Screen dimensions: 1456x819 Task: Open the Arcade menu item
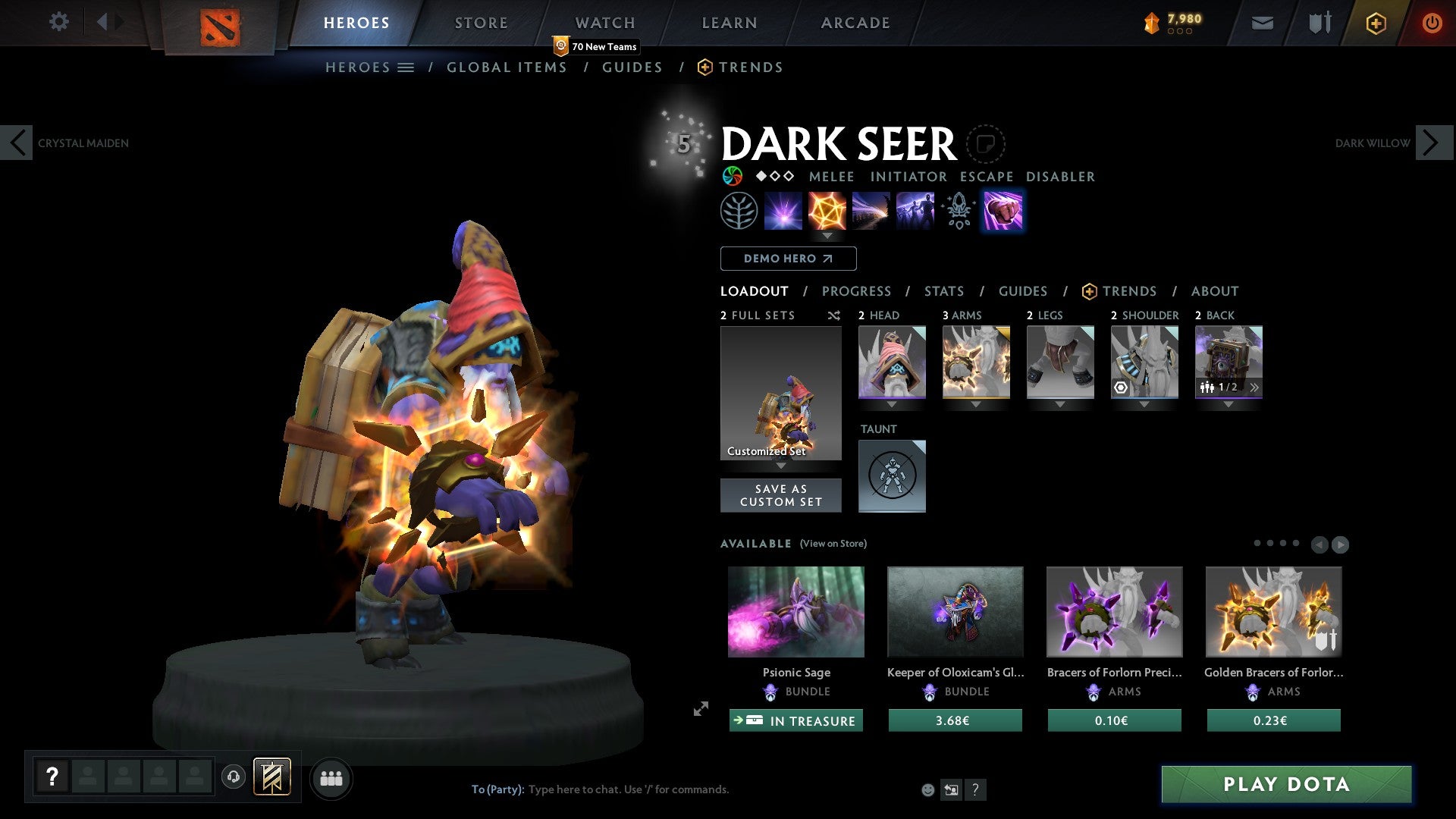tap(855, 22)
